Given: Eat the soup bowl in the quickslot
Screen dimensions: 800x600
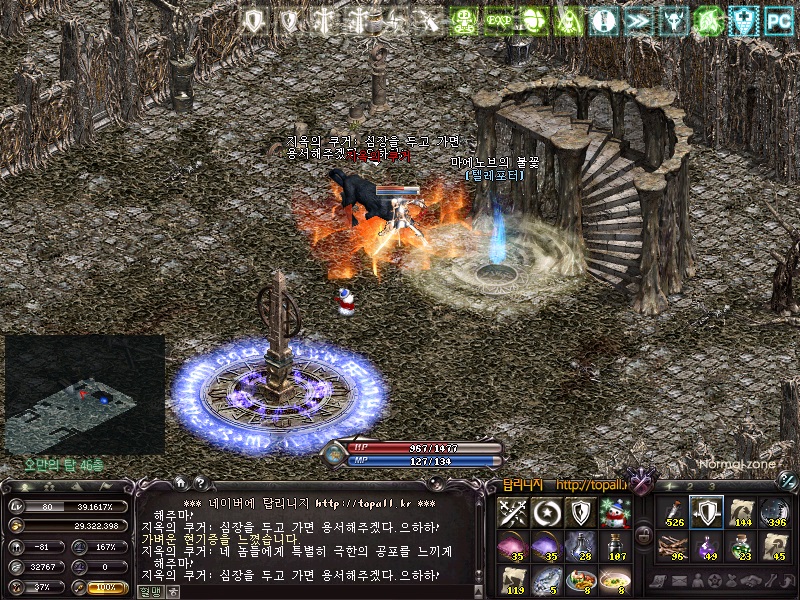Looking at the screenshot, I should tap(616, 580).
